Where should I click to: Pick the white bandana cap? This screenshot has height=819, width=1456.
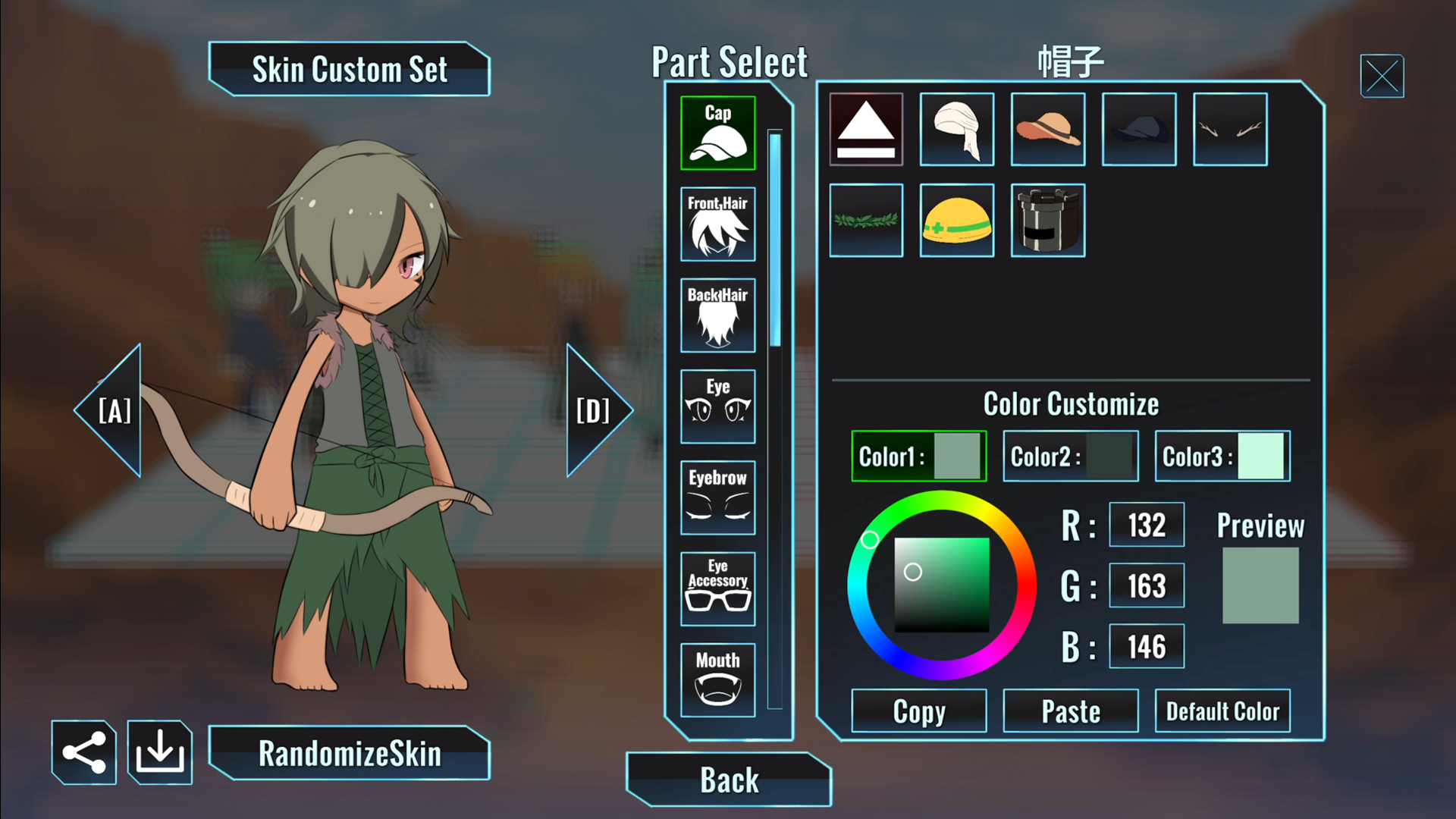(957, 130)
